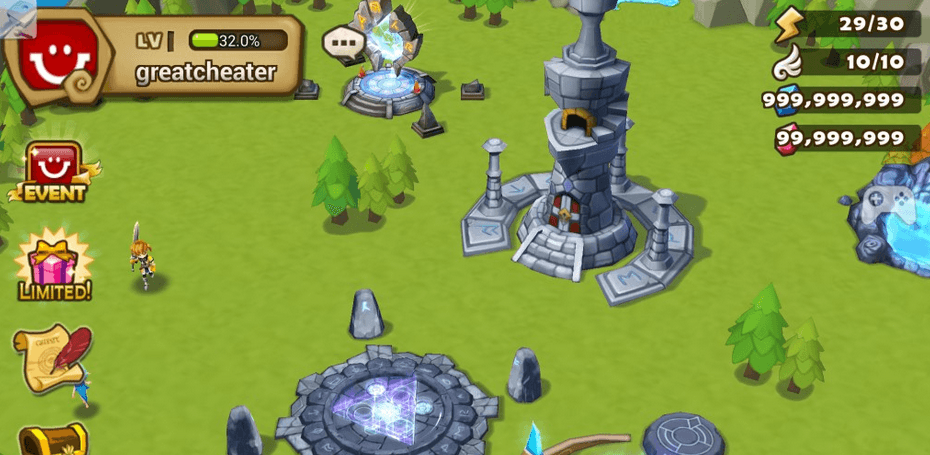Screen dimensions: 930x455
Task: Open the Event menu
Action: (x=54, y=173)
